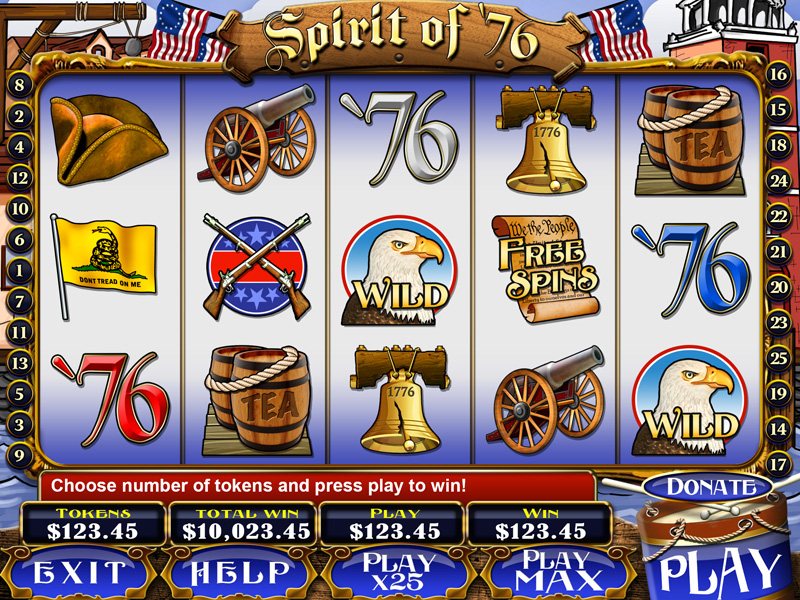
Task: Click payline number 20 marker
Action: point(778,287)
